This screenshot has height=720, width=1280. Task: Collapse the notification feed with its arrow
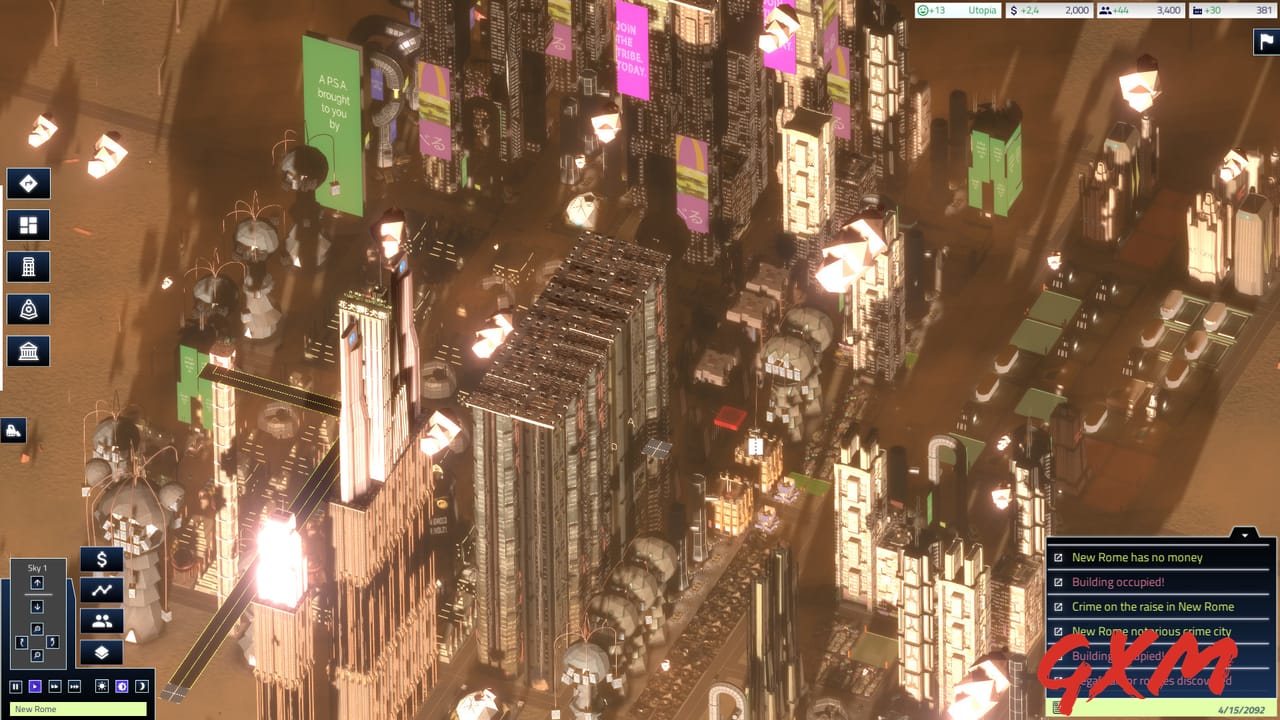tap(1246, 534)
